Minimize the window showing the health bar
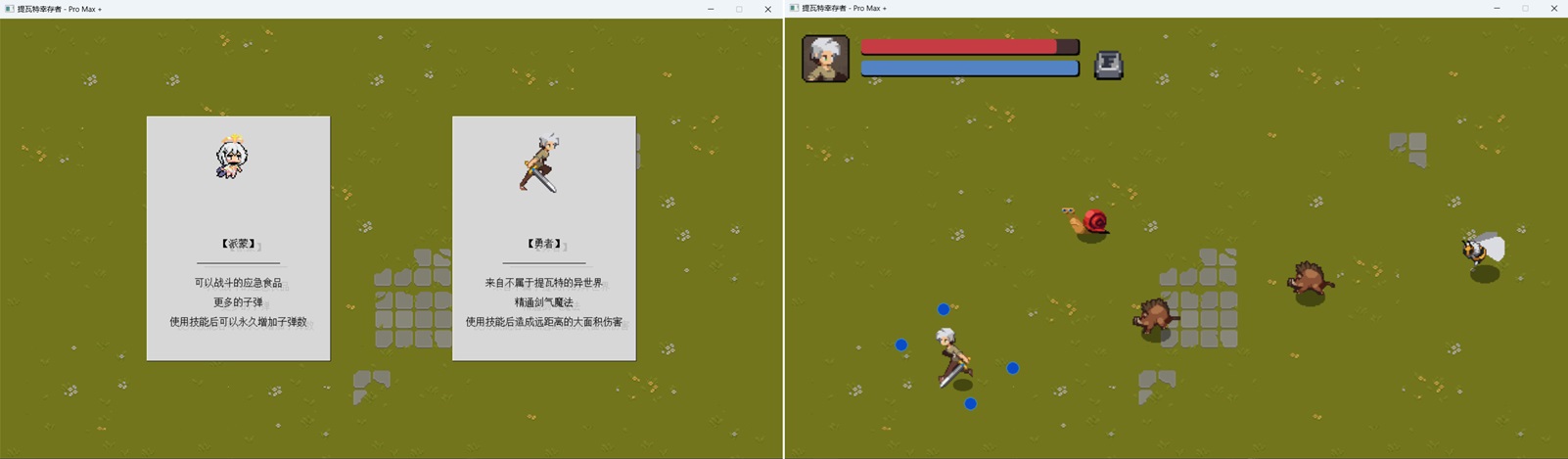This screenshot has width=1568, height=459. tap(1497, 9)
